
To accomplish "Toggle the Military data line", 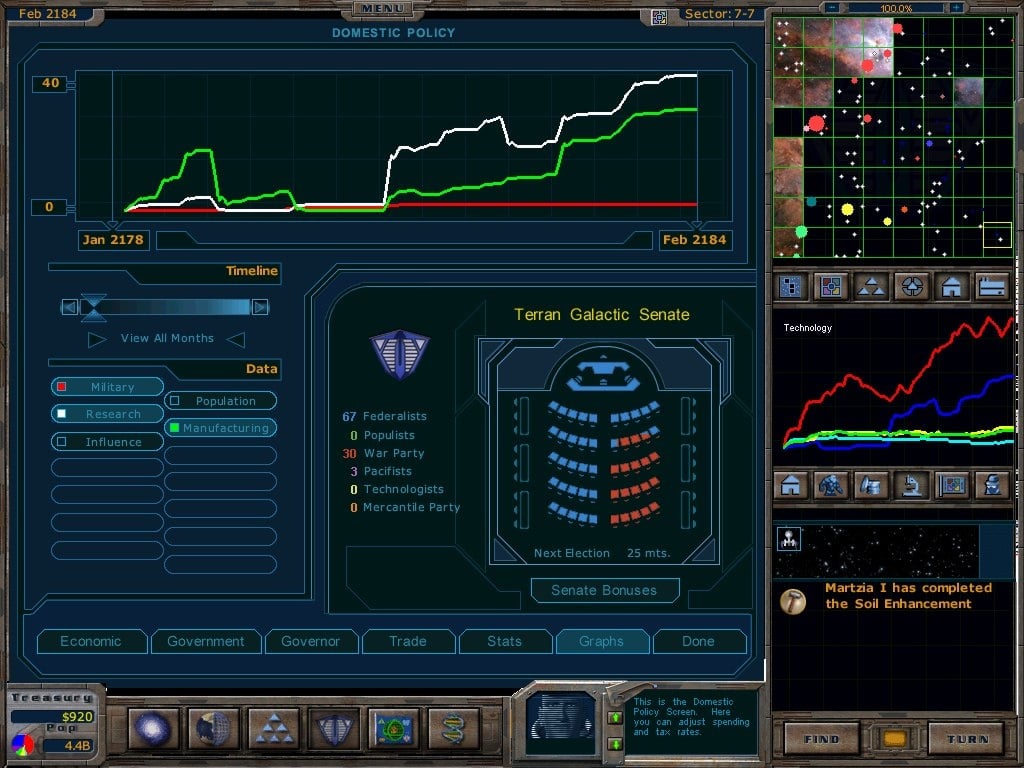I will (x=107, y=387).
